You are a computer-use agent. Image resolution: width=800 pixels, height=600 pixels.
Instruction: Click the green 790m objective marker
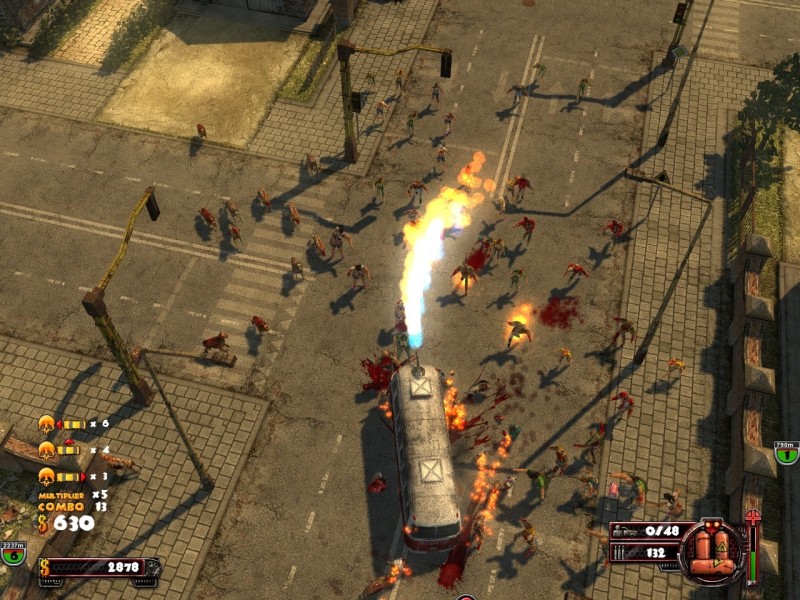click(788, 454)
